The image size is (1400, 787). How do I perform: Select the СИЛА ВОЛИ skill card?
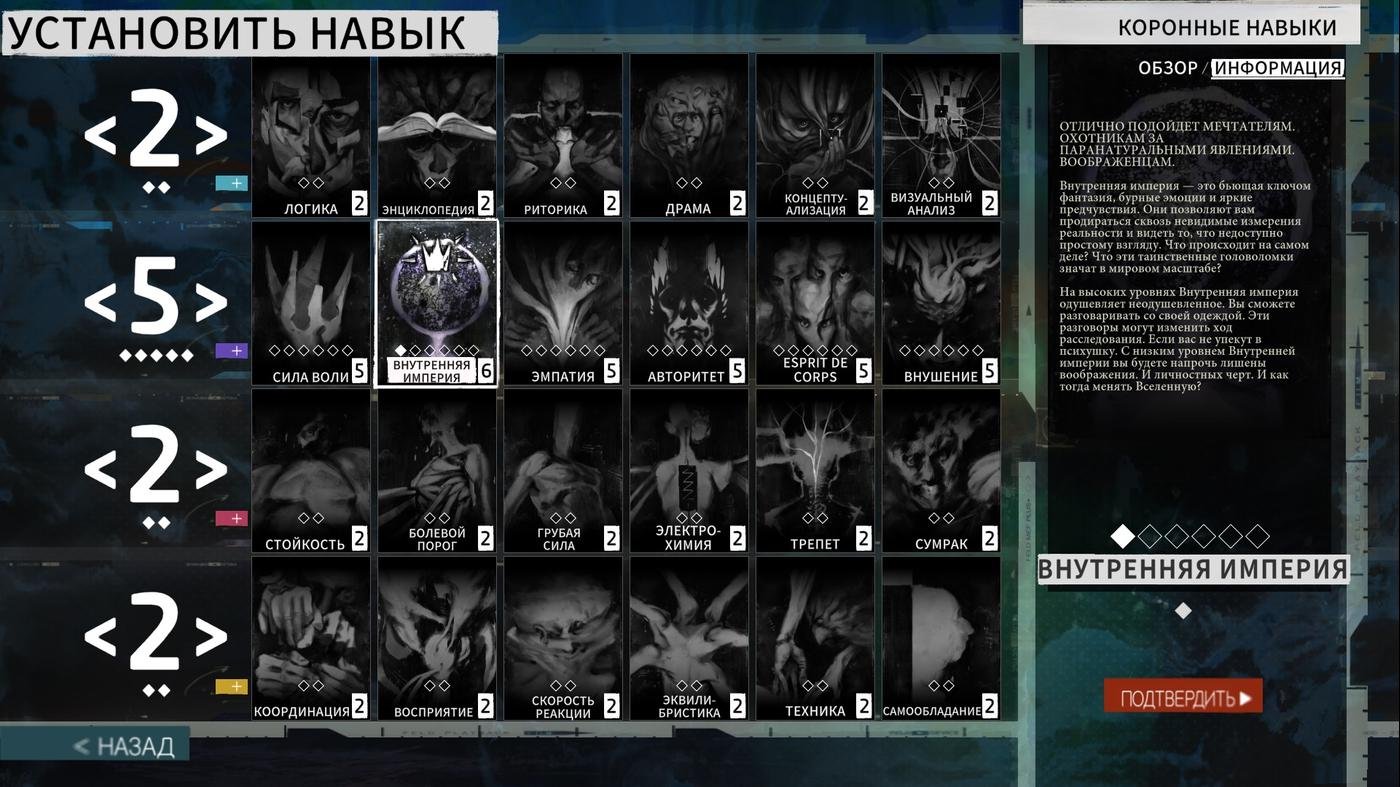(x=310, y=303)
